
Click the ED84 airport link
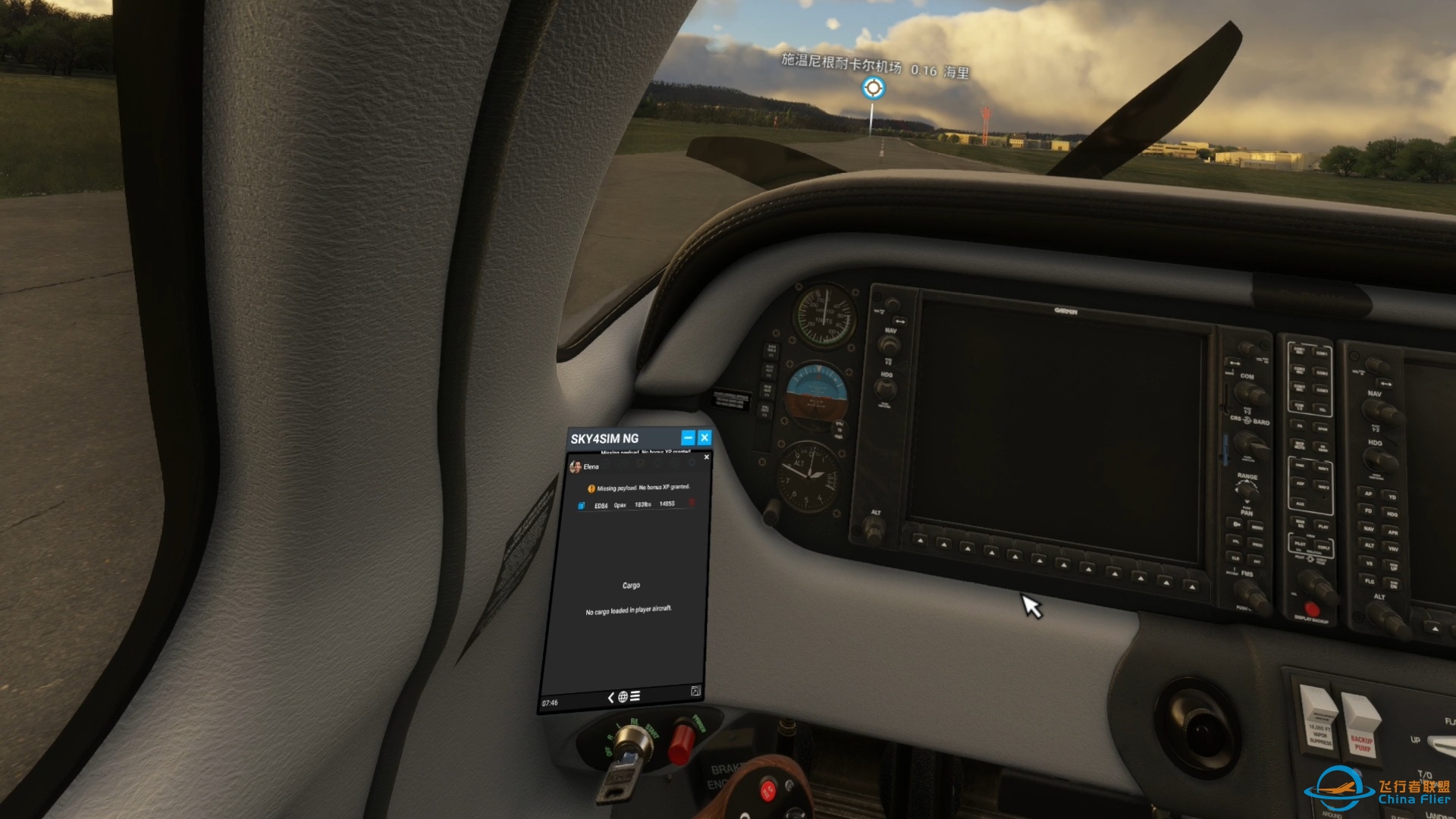pos(601,505)
